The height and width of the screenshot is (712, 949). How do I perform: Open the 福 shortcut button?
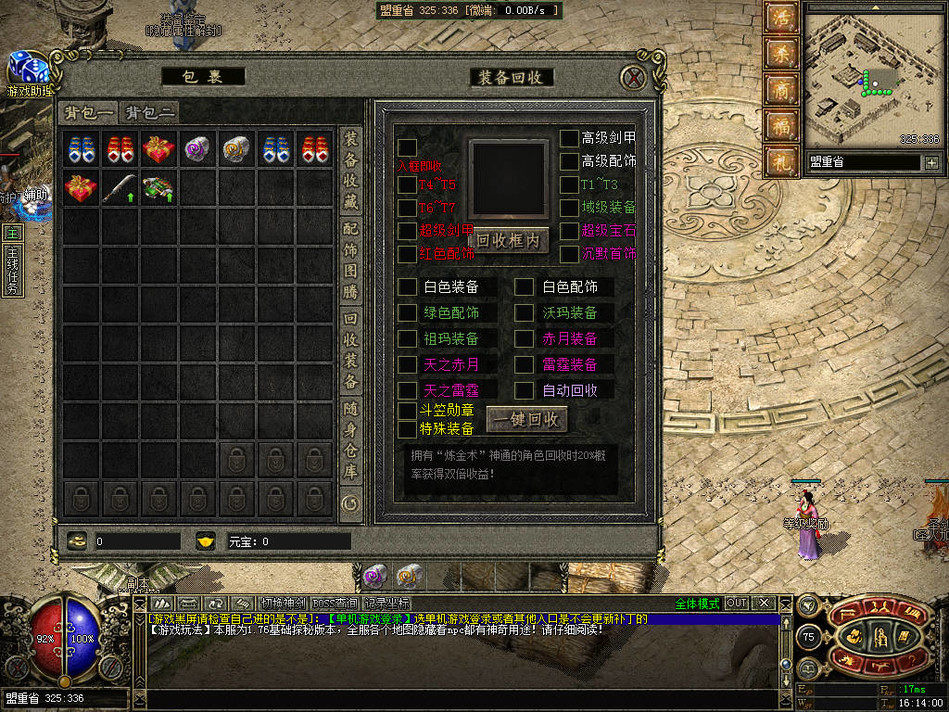click(779, 125)
